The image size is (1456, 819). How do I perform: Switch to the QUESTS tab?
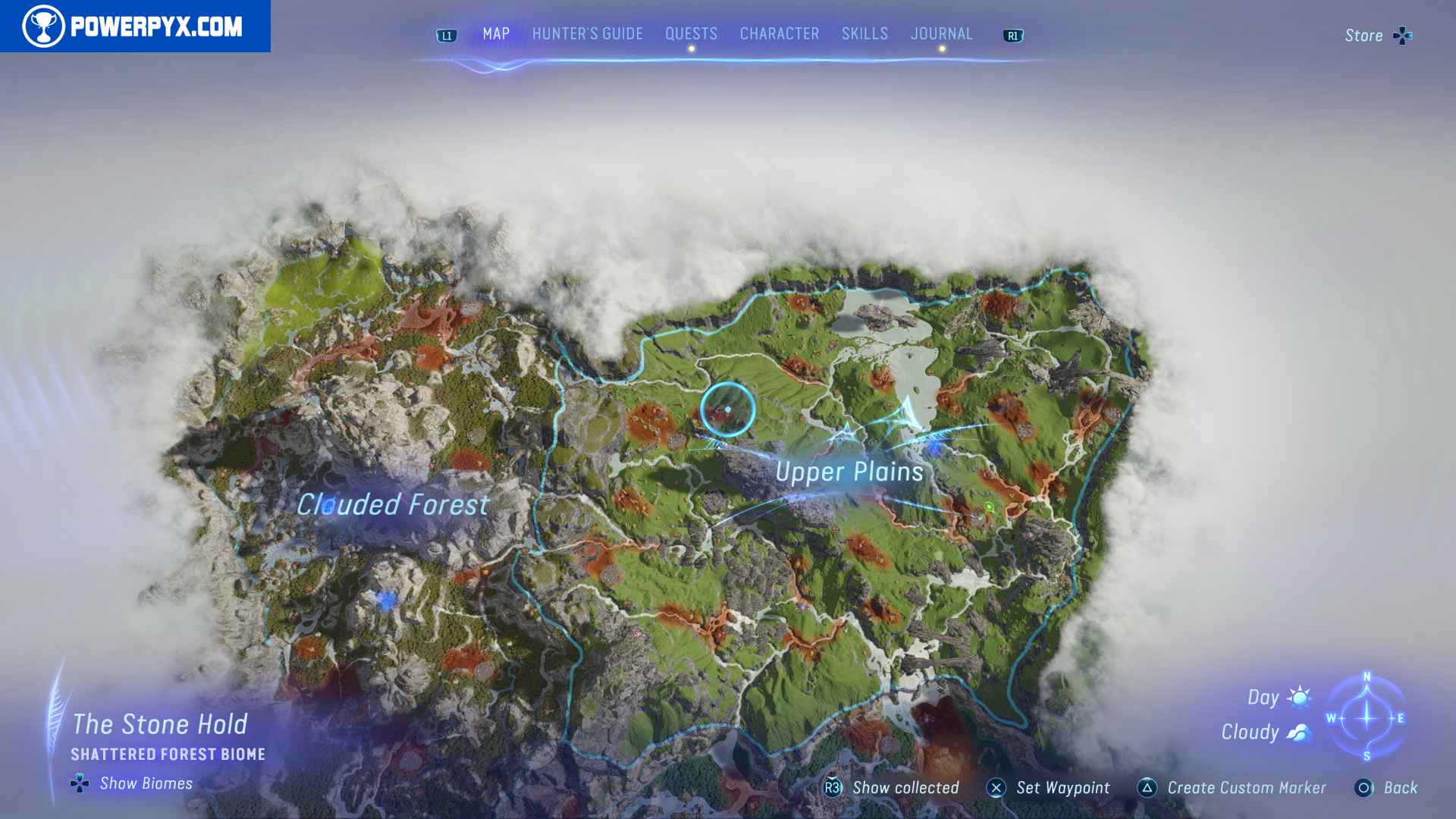click(x=691, y=33)
